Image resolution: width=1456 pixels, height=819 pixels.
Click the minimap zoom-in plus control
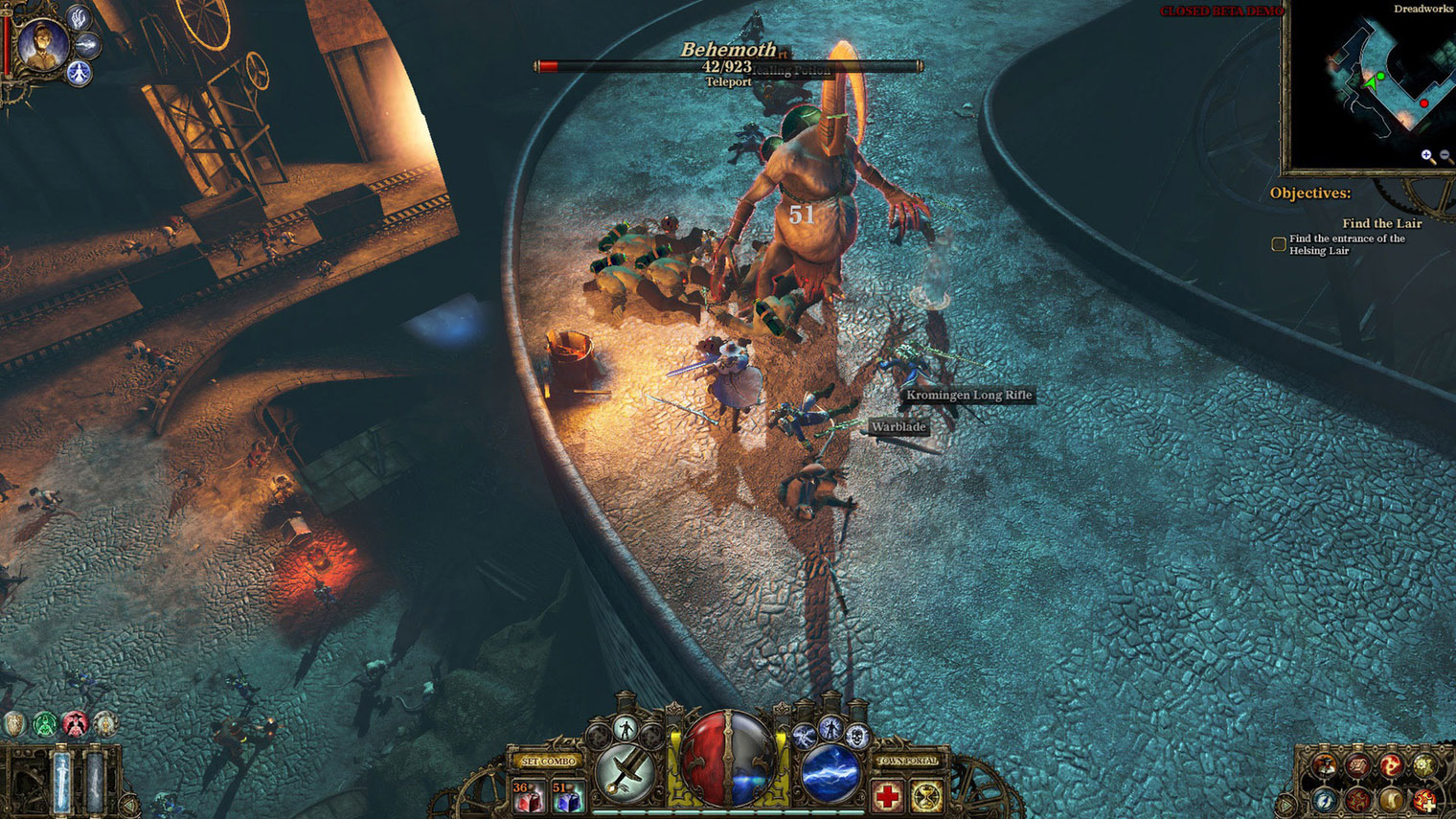[x=1426, y=154]
